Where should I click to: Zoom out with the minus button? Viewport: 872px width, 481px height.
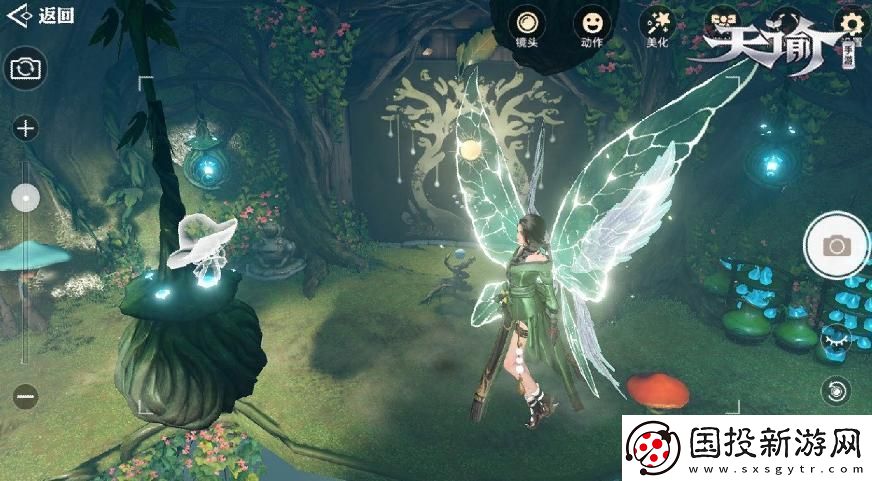click(26, 396)
